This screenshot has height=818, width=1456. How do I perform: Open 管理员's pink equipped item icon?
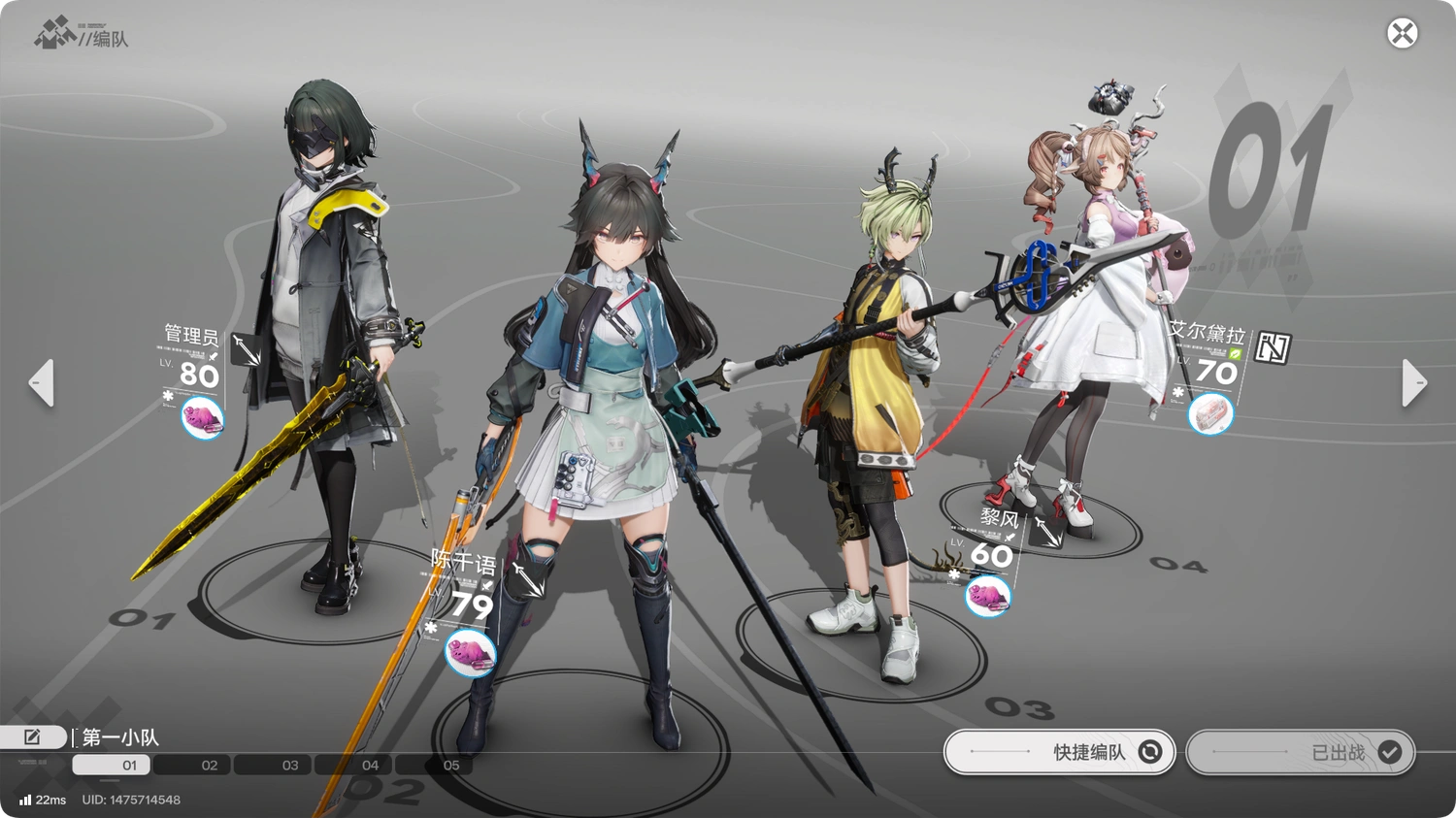(203, 419)
